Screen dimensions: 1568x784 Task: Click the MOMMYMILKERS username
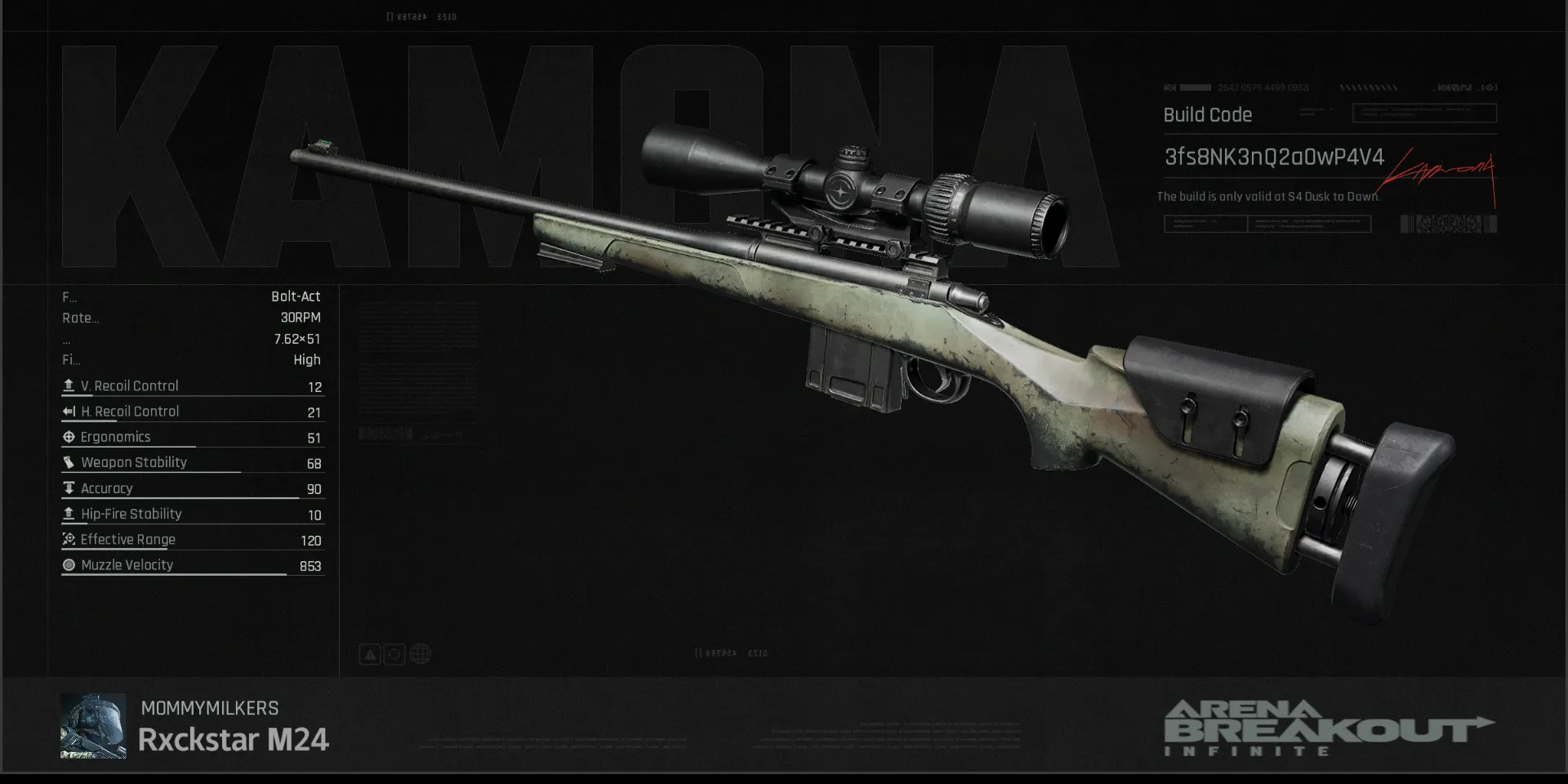(x=209, y=708)
